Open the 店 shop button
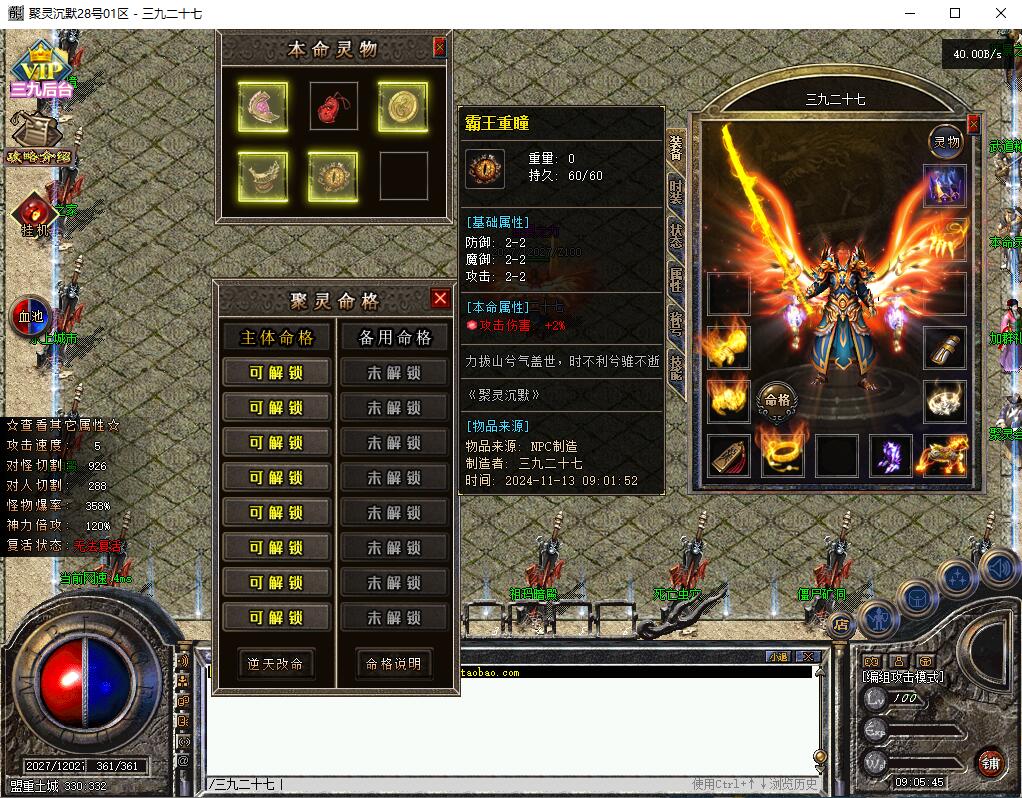 (840, 624)
